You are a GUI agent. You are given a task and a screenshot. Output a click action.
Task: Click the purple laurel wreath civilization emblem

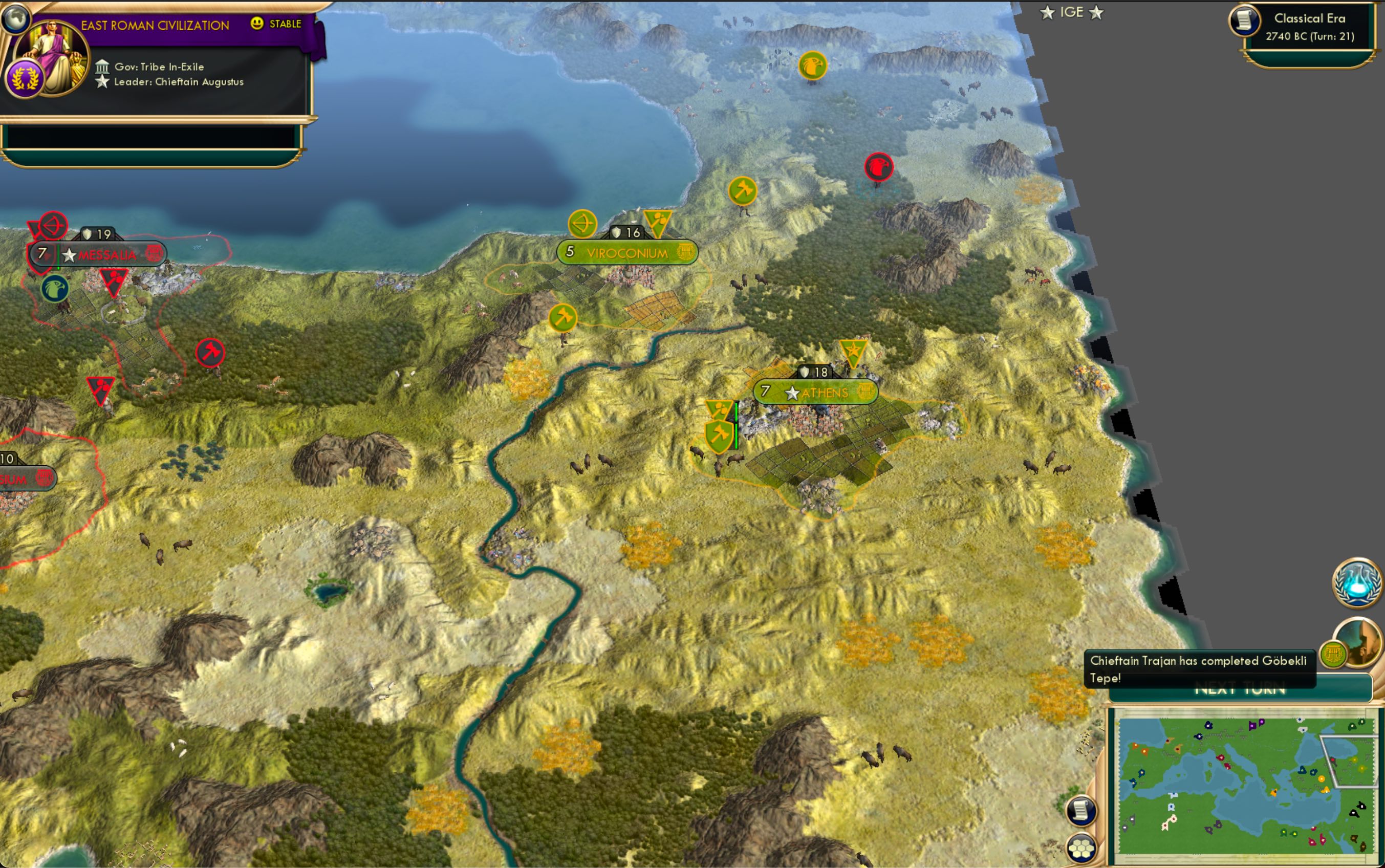point(24,77)
